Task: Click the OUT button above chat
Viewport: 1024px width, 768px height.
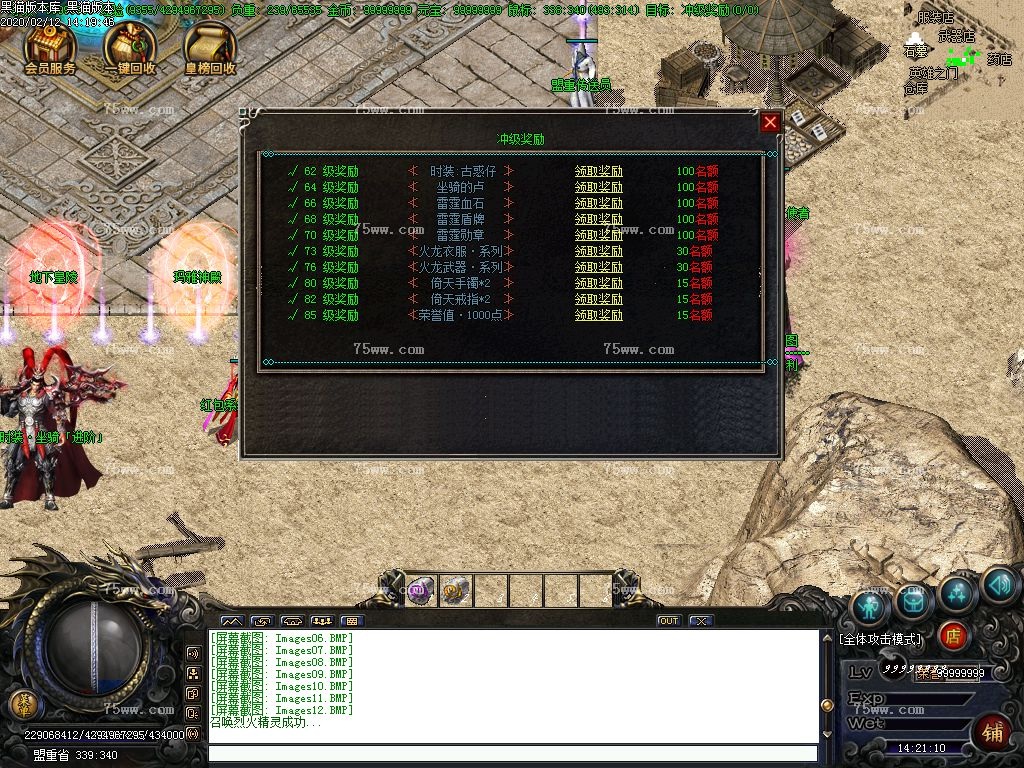Action: pyautogui.click(x=668, y=621)
